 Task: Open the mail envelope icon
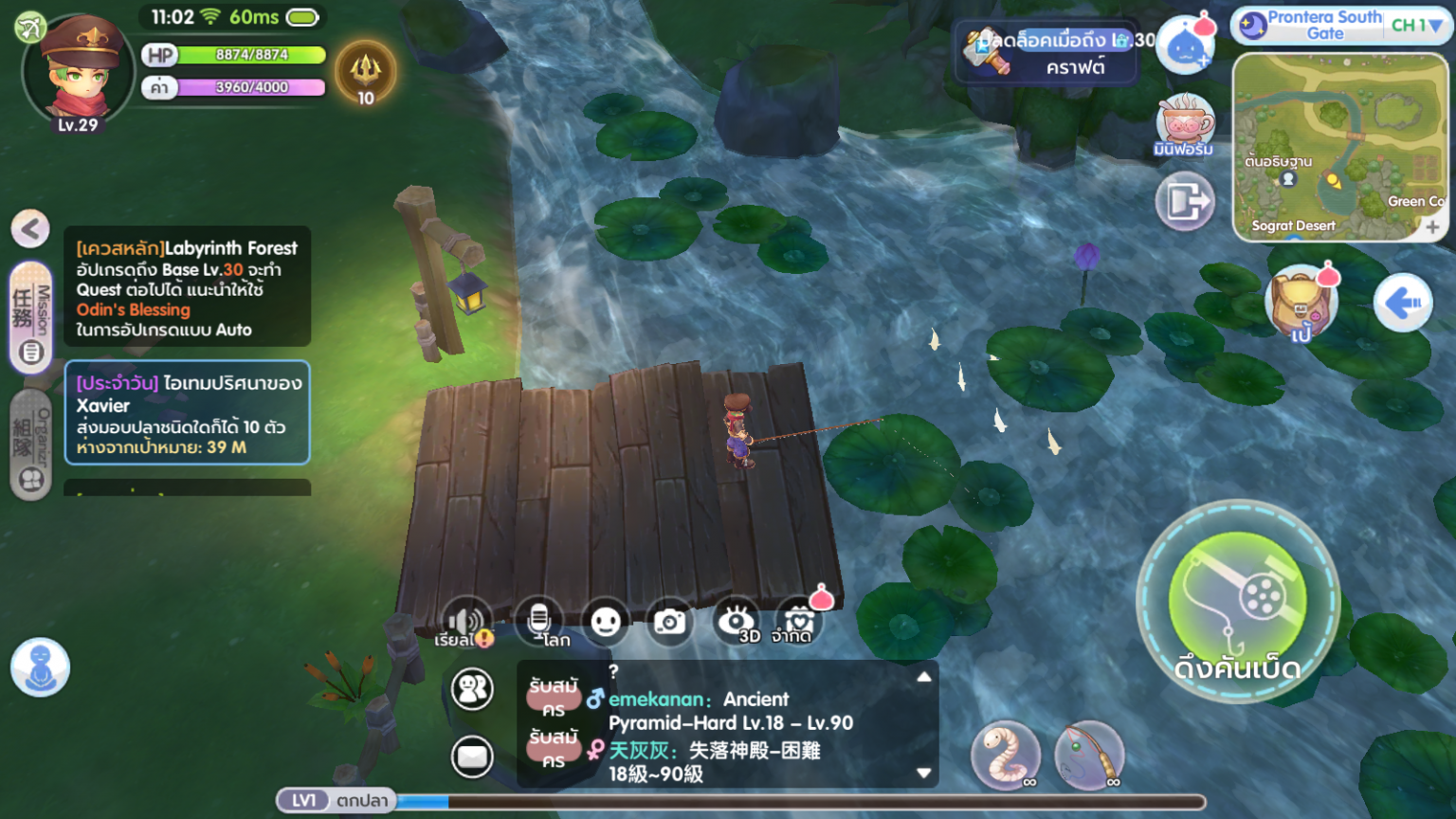tap(471, 756)
